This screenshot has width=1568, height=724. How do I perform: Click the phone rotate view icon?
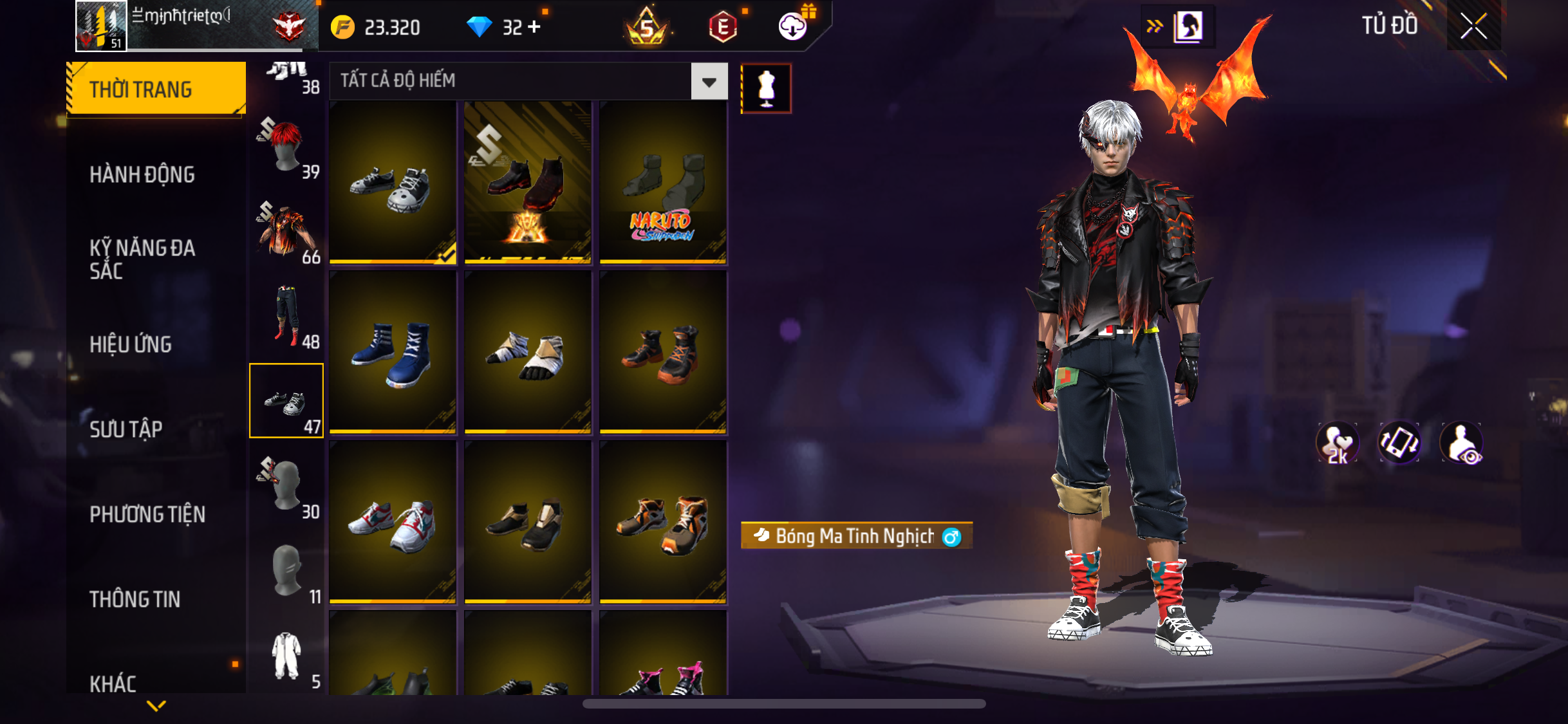click(1399, 443)
